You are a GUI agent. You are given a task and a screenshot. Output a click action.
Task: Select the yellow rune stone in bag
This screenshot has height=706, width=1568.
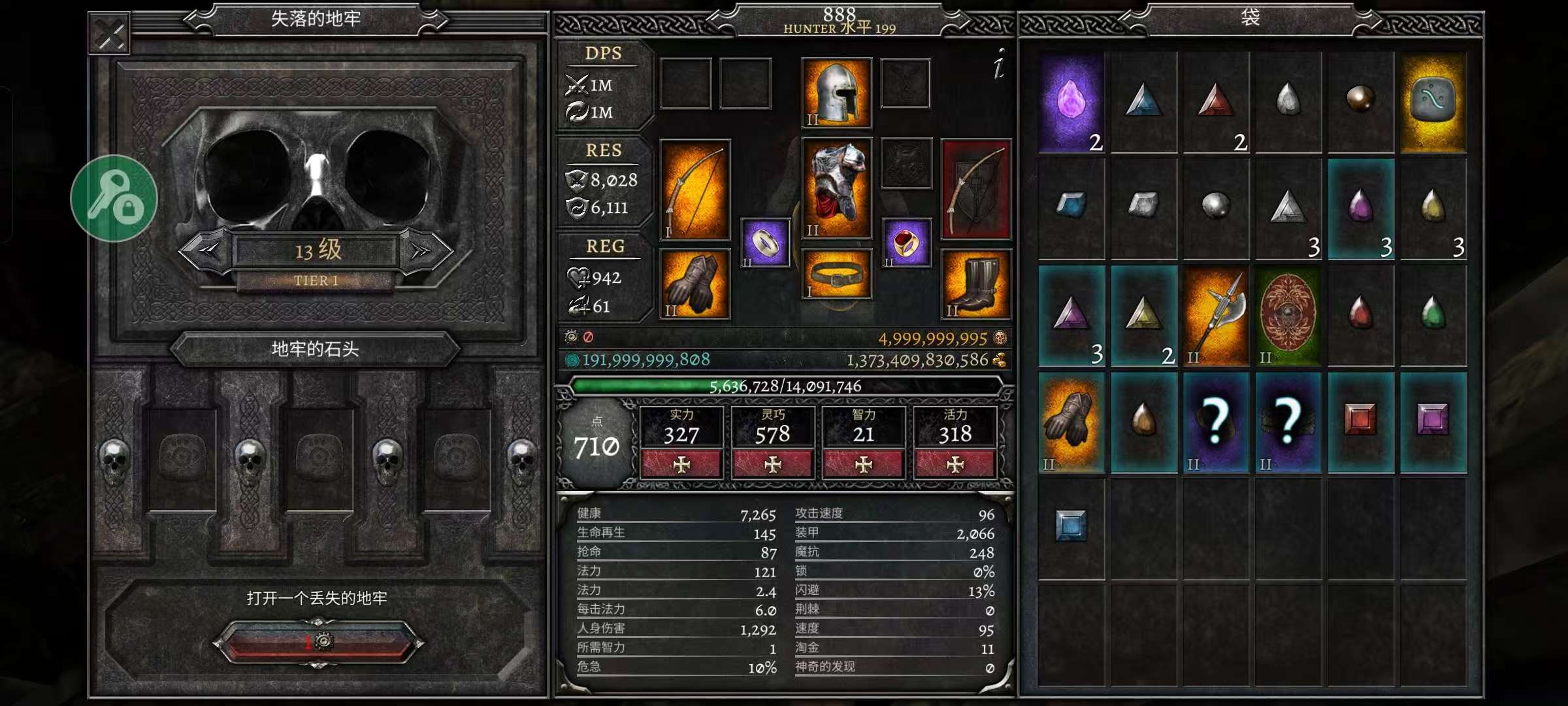(1433, 103)
